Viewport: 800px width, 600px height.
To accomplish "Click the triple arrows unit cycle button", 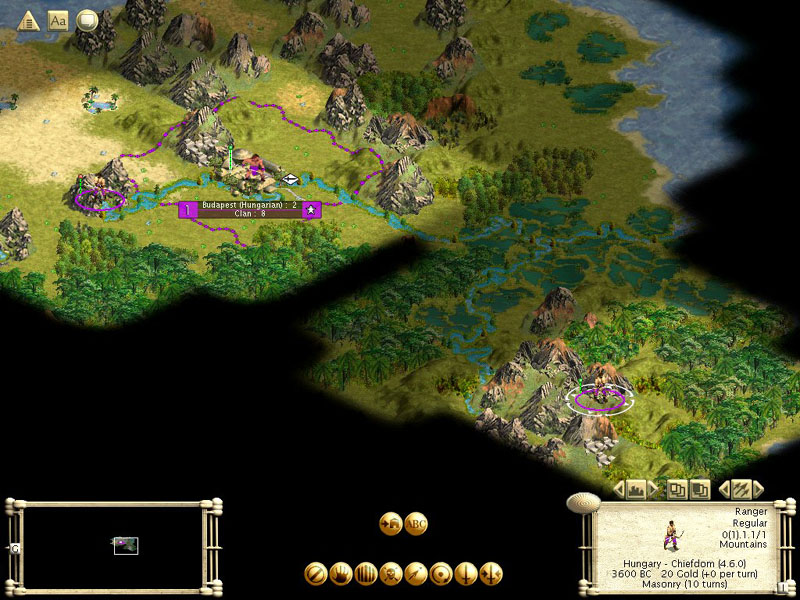I will click(741, 489).
